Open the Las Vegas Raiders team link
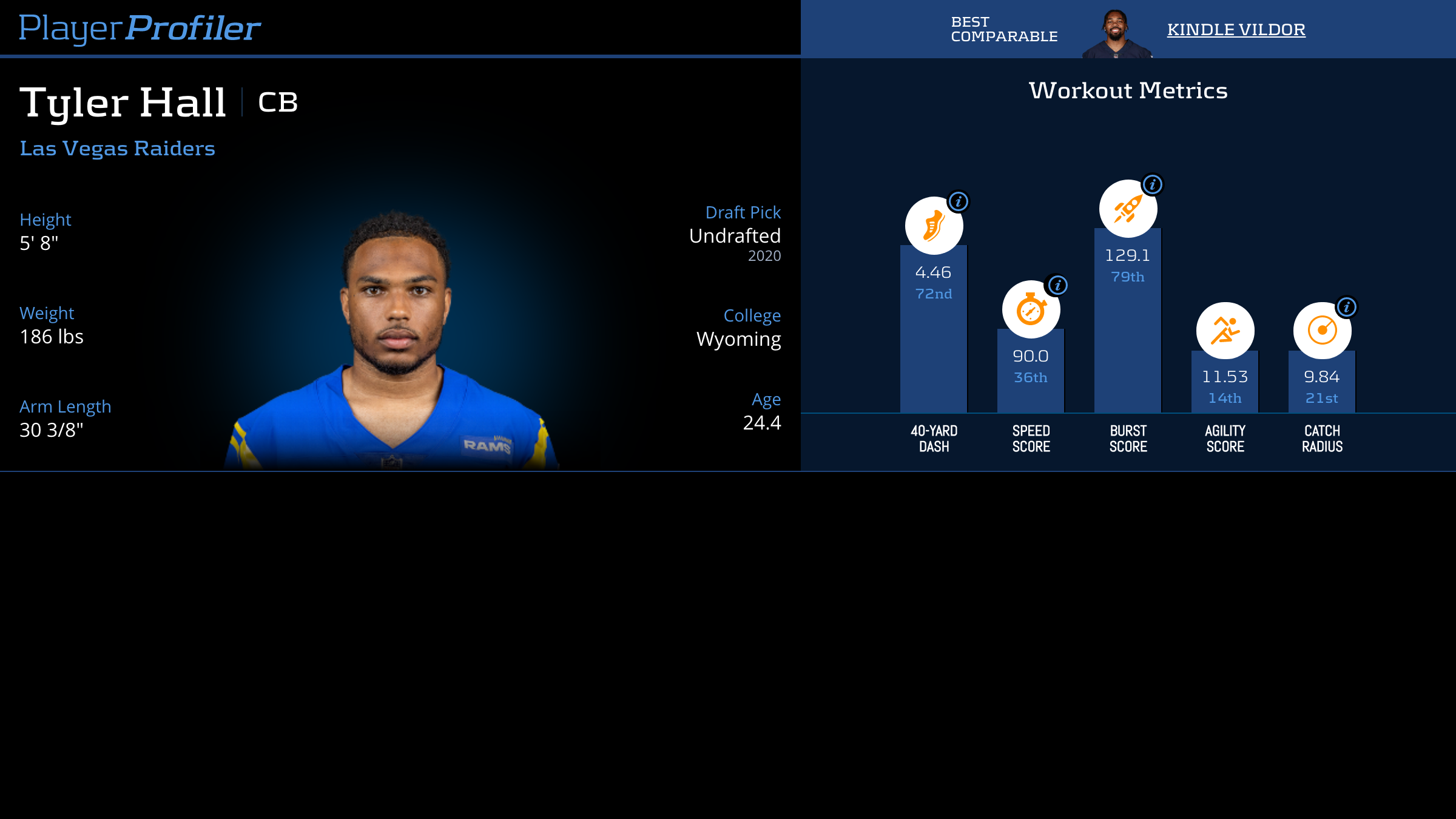The height and width of the screenshot is (819, 1456). point(117,149)
